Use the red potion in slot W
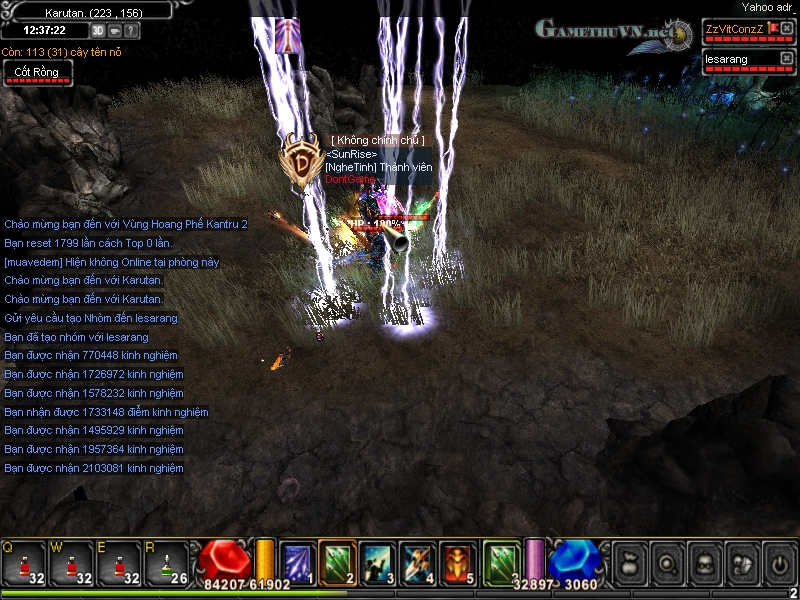 click(x=72, y=563)
